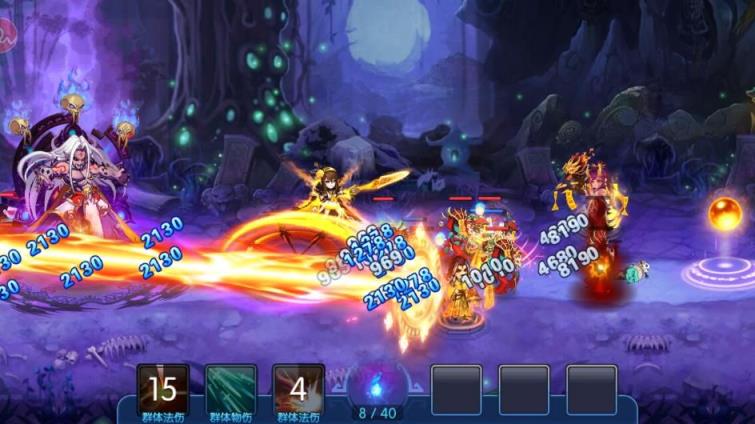
Task: Activate the green 群体物伤 group physical skill
Action: (x=231, y=388)
